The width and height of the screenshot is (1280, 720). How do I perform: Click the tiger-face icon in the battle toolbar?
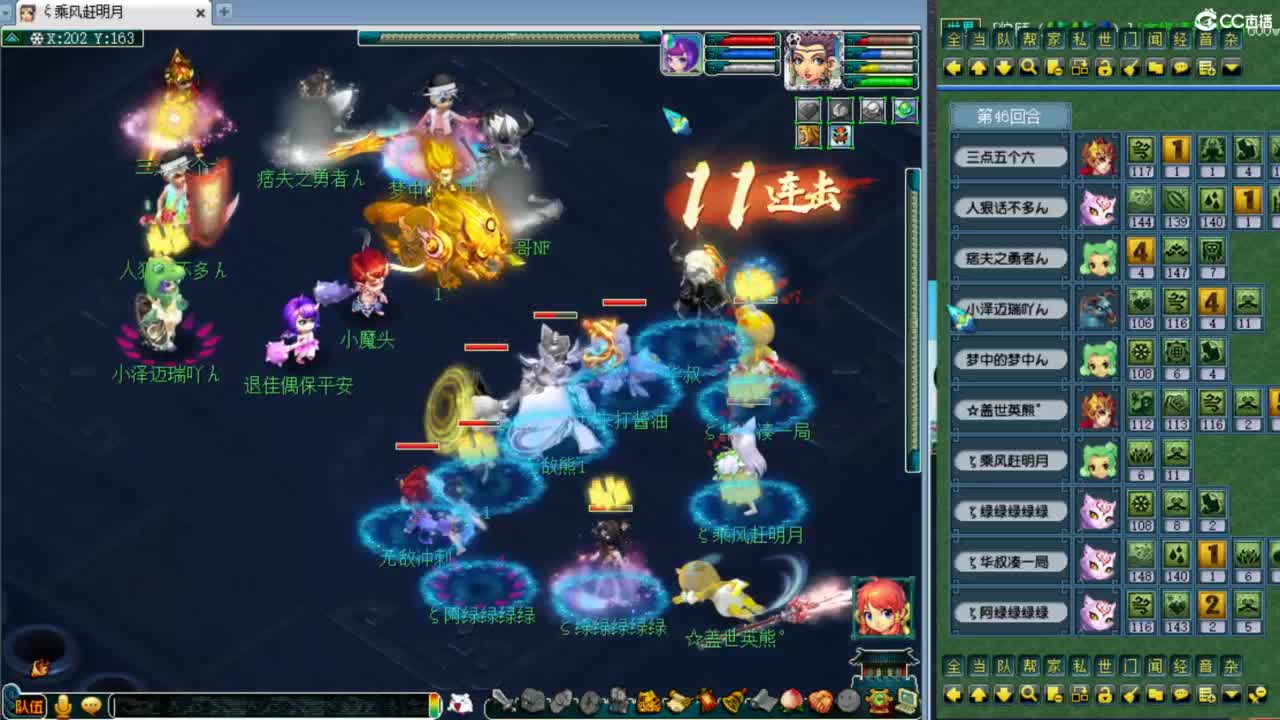(648, 701)
